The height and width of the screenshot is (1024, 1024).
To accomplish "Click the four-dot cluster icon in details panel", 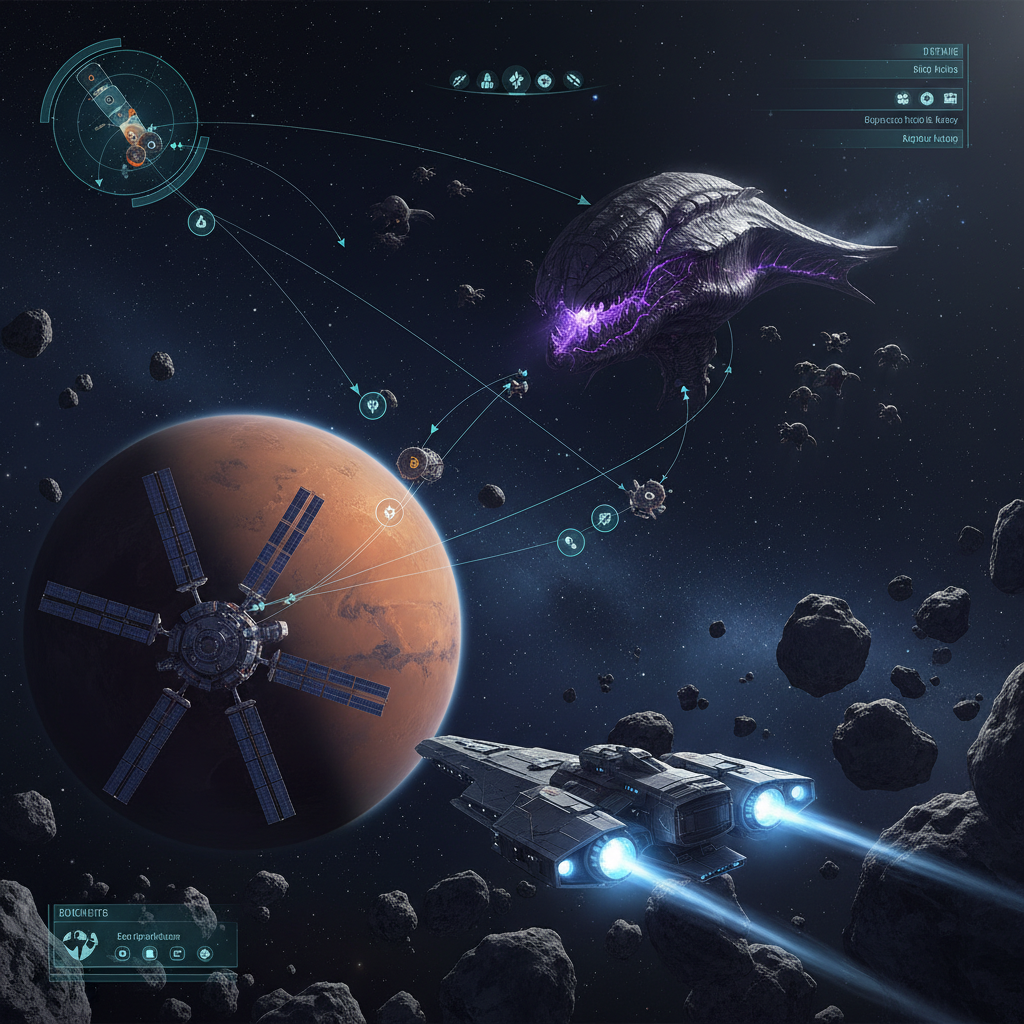I will (x=903, y=98).
